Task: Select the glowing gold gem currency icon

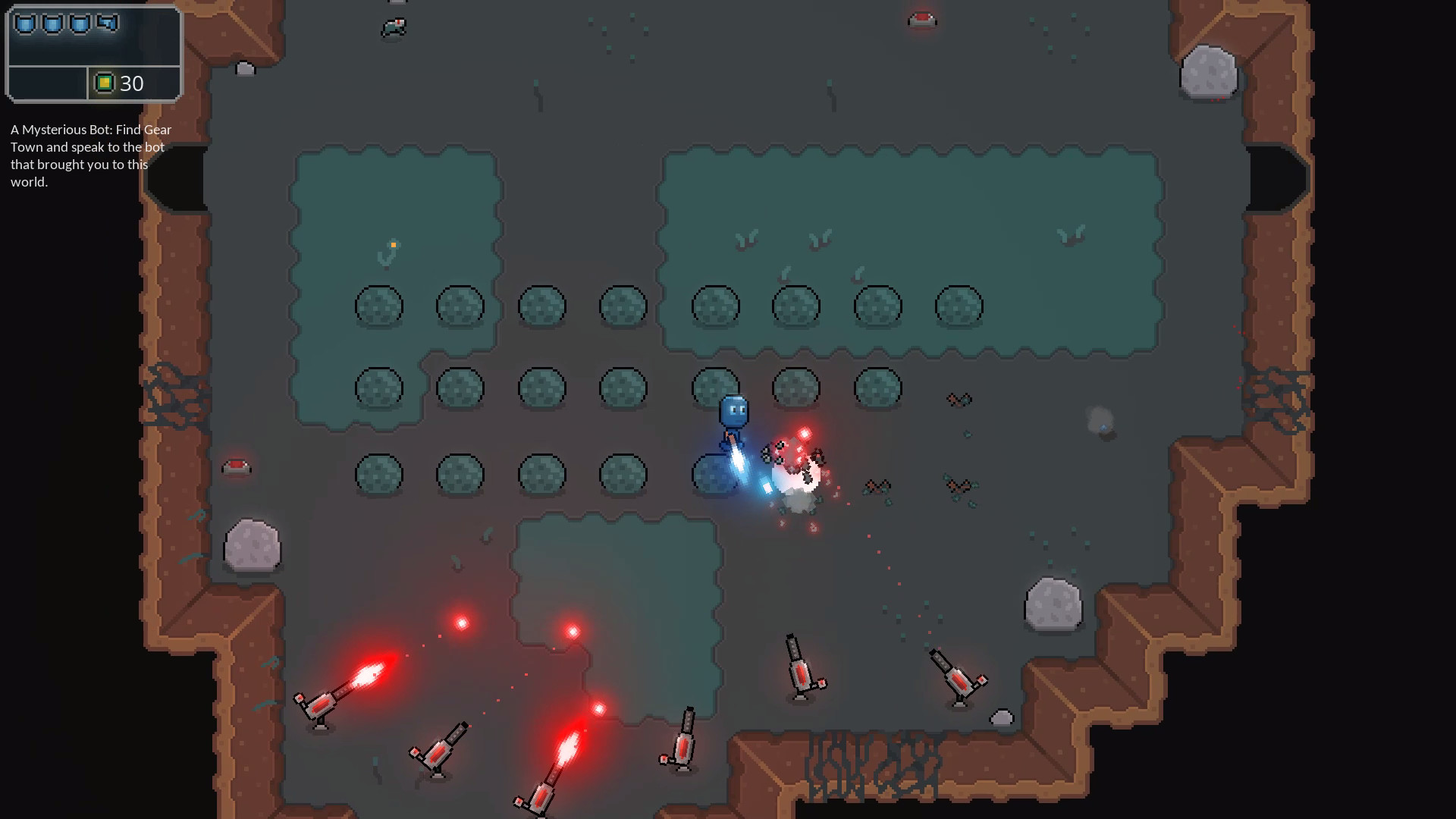Action: click(105, 83)
